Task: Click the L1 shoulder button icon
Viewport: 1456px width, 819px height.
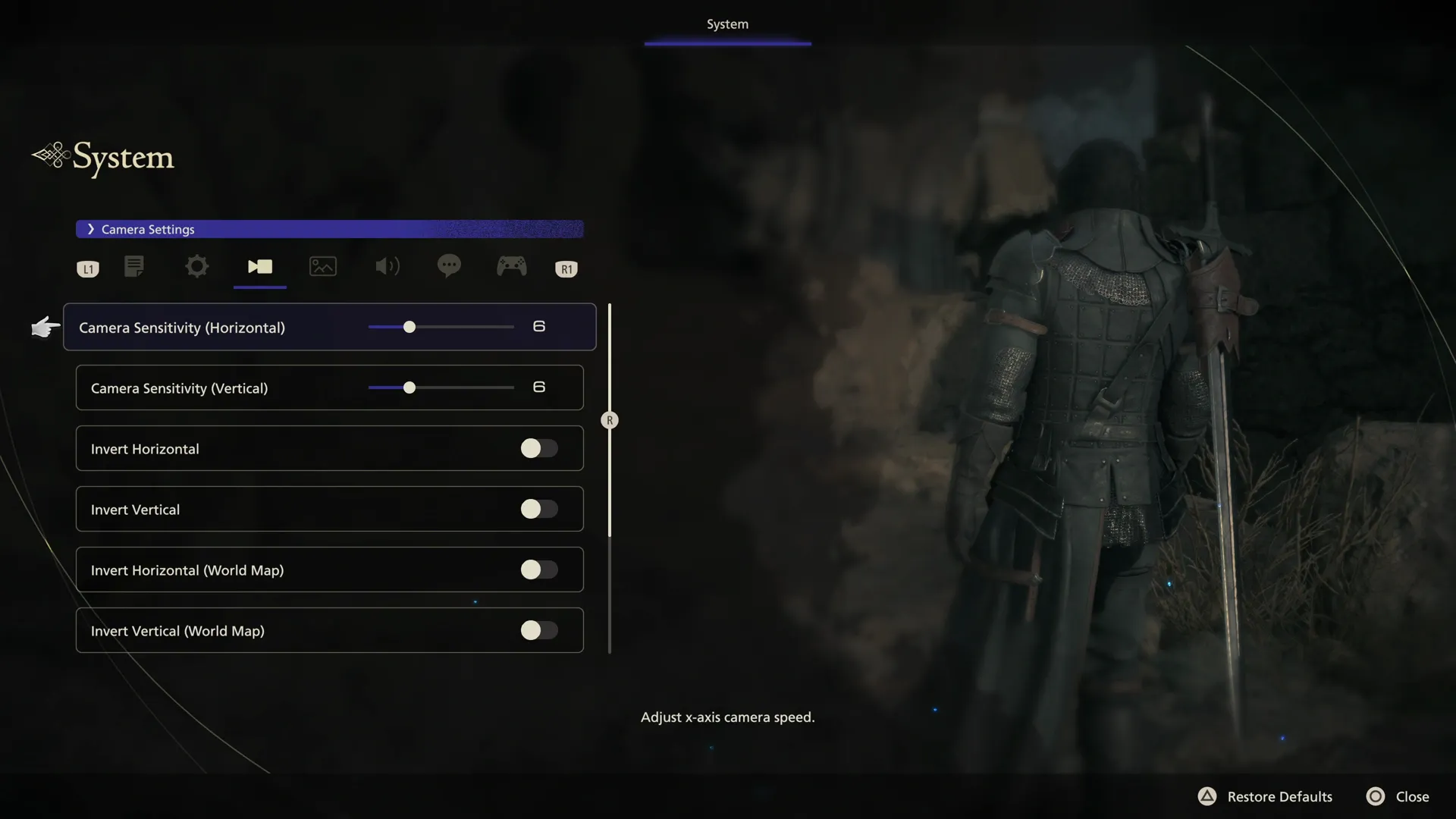Action: [87, 268]
